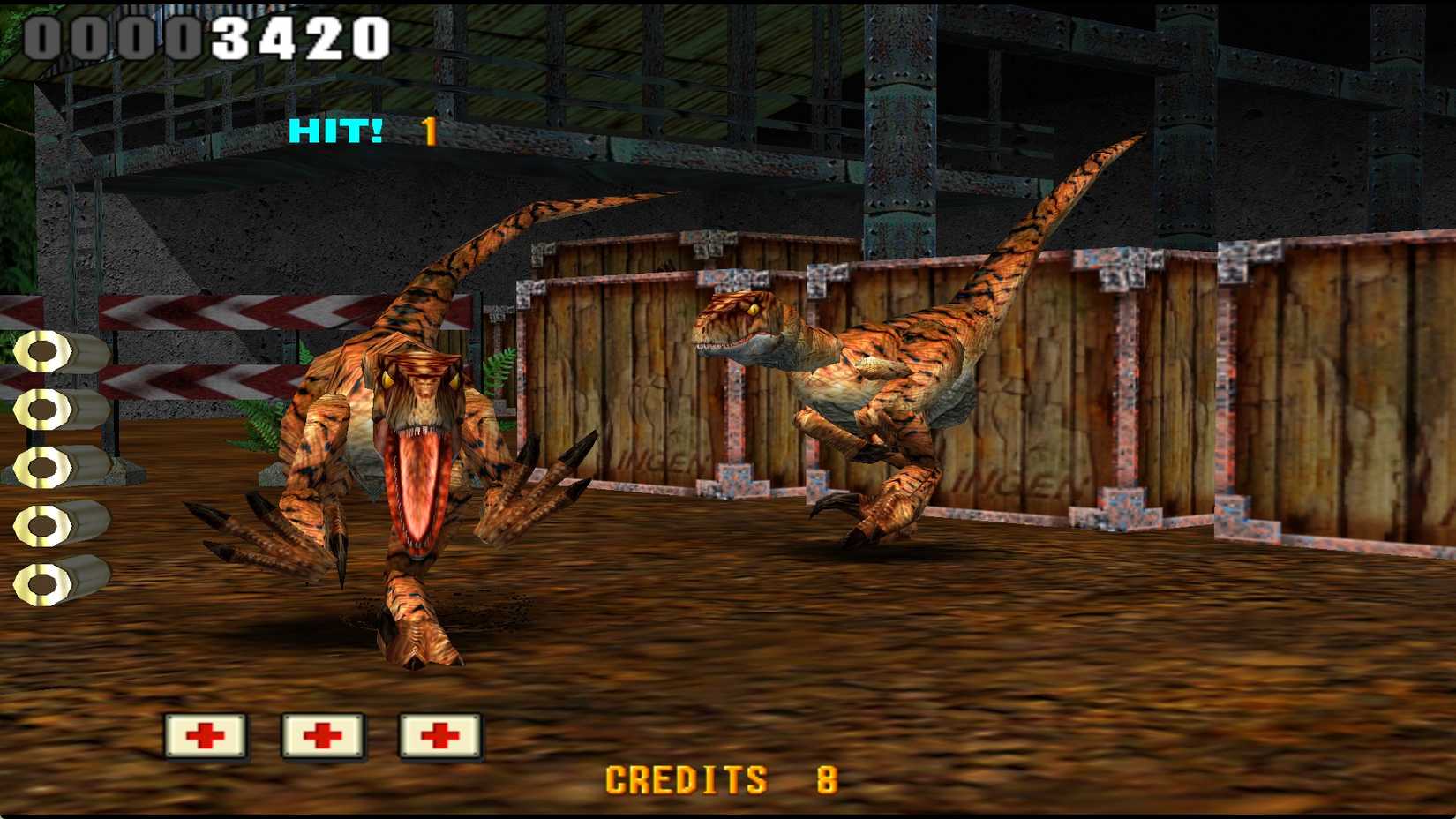Click the rightmost health kit icon
This screenshot has width=1456, height=819.
point(441,734)
